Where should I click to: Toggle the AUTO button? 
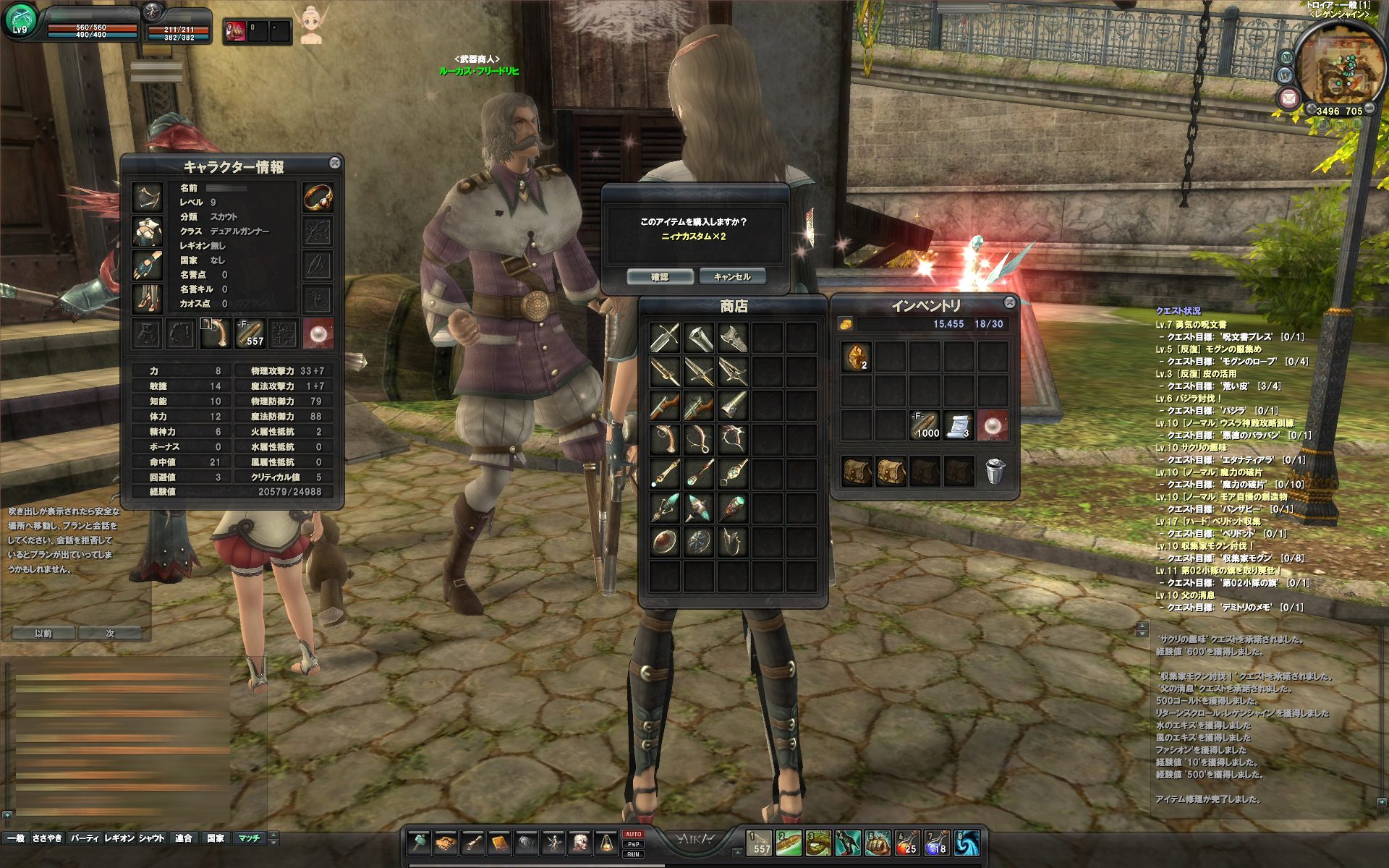[x=632, y=834]
